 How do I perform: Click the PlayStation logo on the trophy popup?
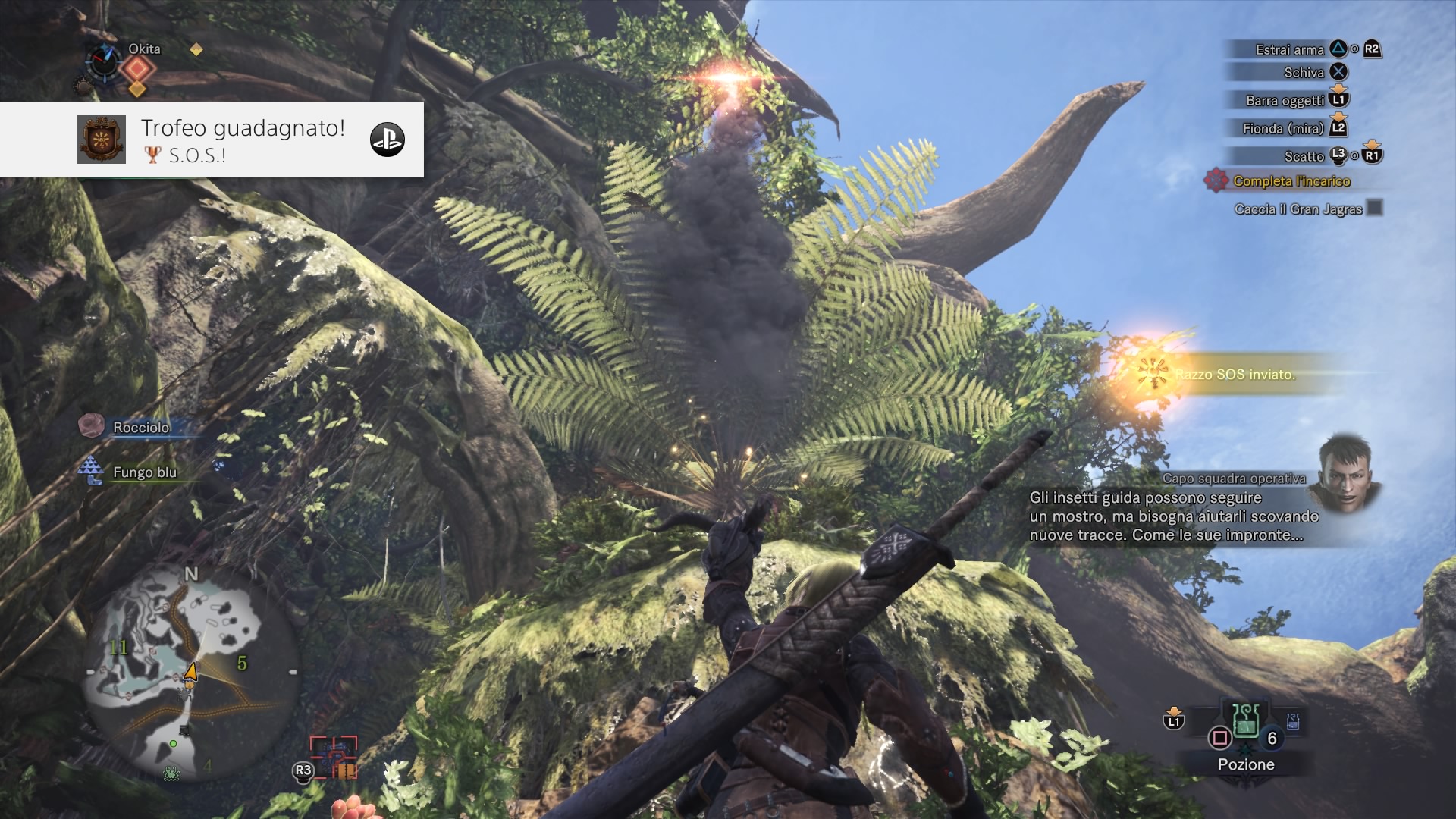387,140
